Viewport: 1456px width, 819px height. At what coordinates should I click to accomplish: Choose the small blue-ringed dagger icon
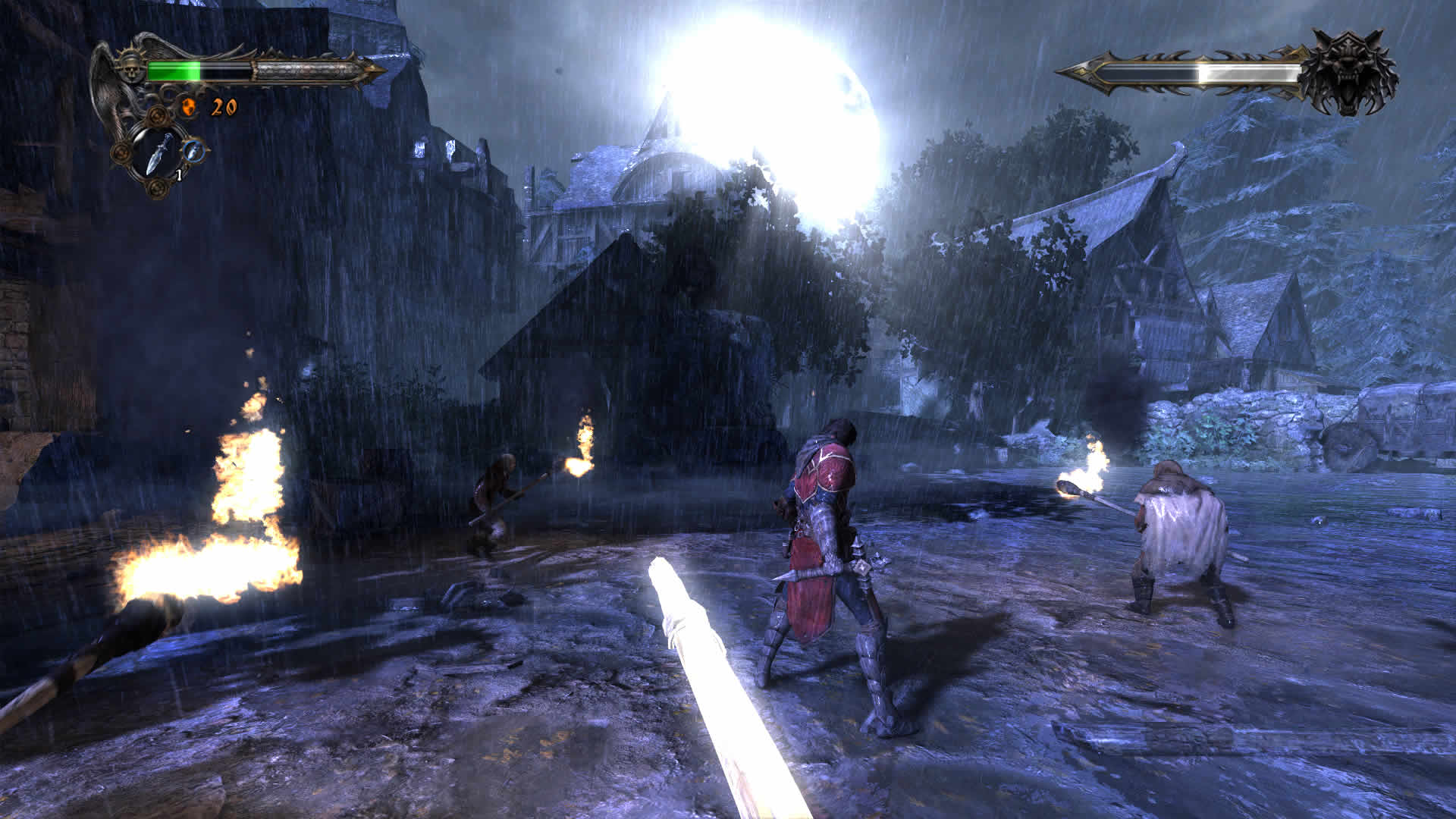196,150
